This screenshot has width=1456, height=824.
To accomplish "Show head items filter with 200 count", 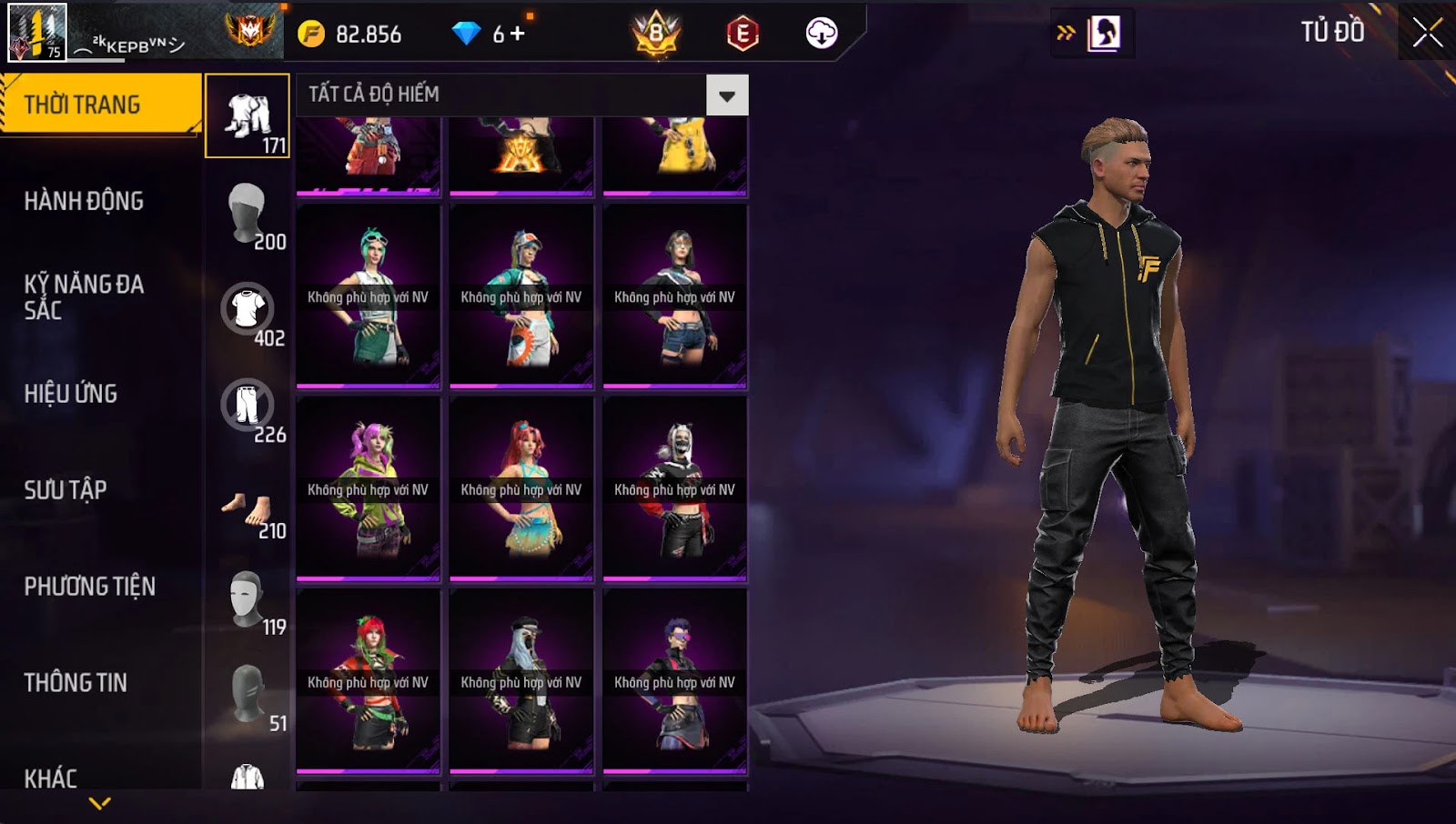I will coord(248,213).
